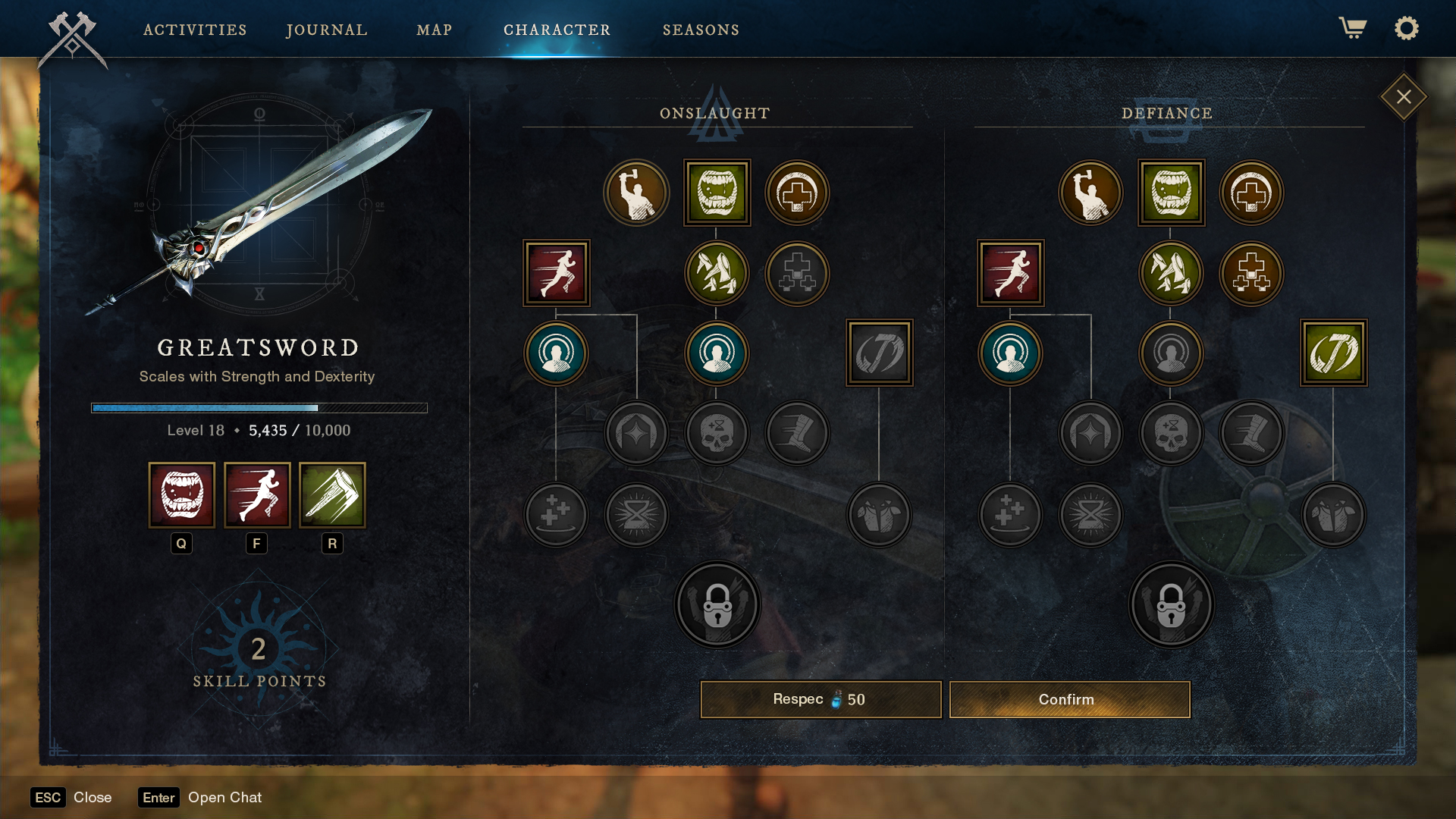Select Defiance's green roaring mouth ability
Screen dimensions: 1456x819
(x=1171, y=193)
